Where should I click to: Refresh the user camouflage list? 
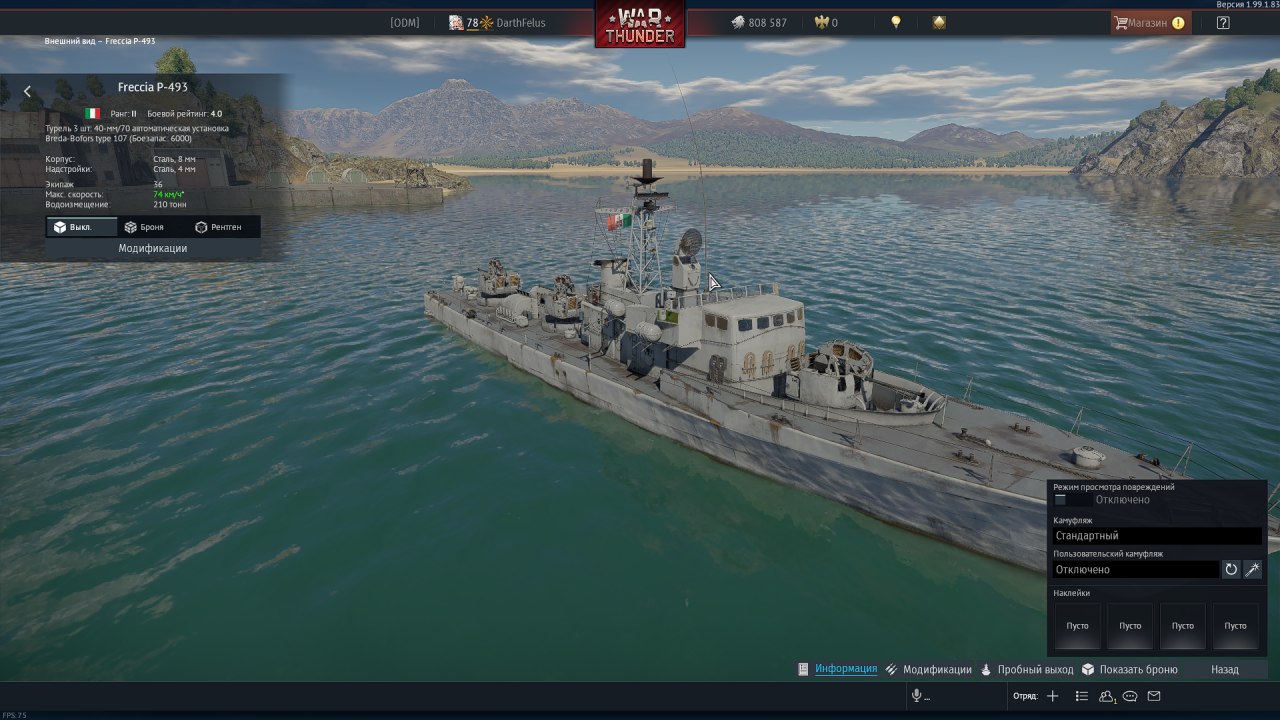[x=1231, y=569]
